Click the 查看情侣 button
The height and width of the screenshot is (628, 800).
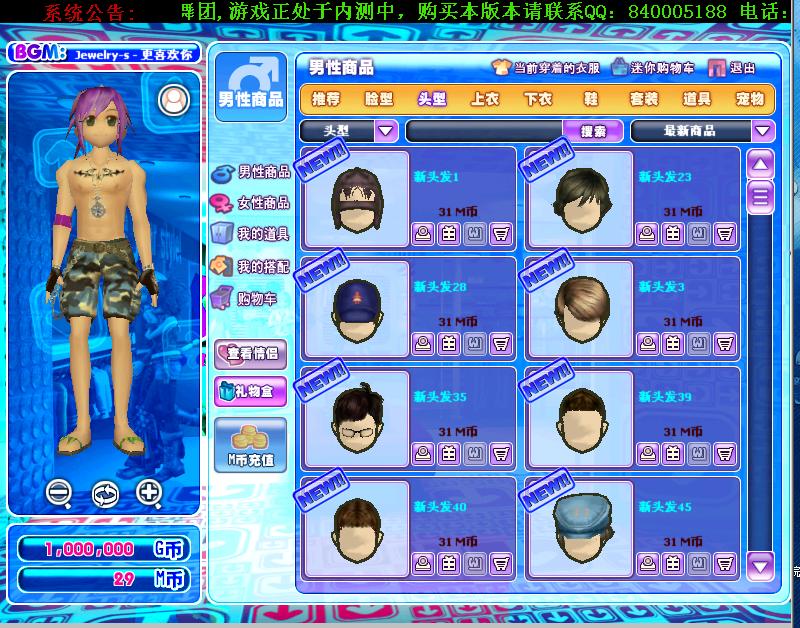250,353
